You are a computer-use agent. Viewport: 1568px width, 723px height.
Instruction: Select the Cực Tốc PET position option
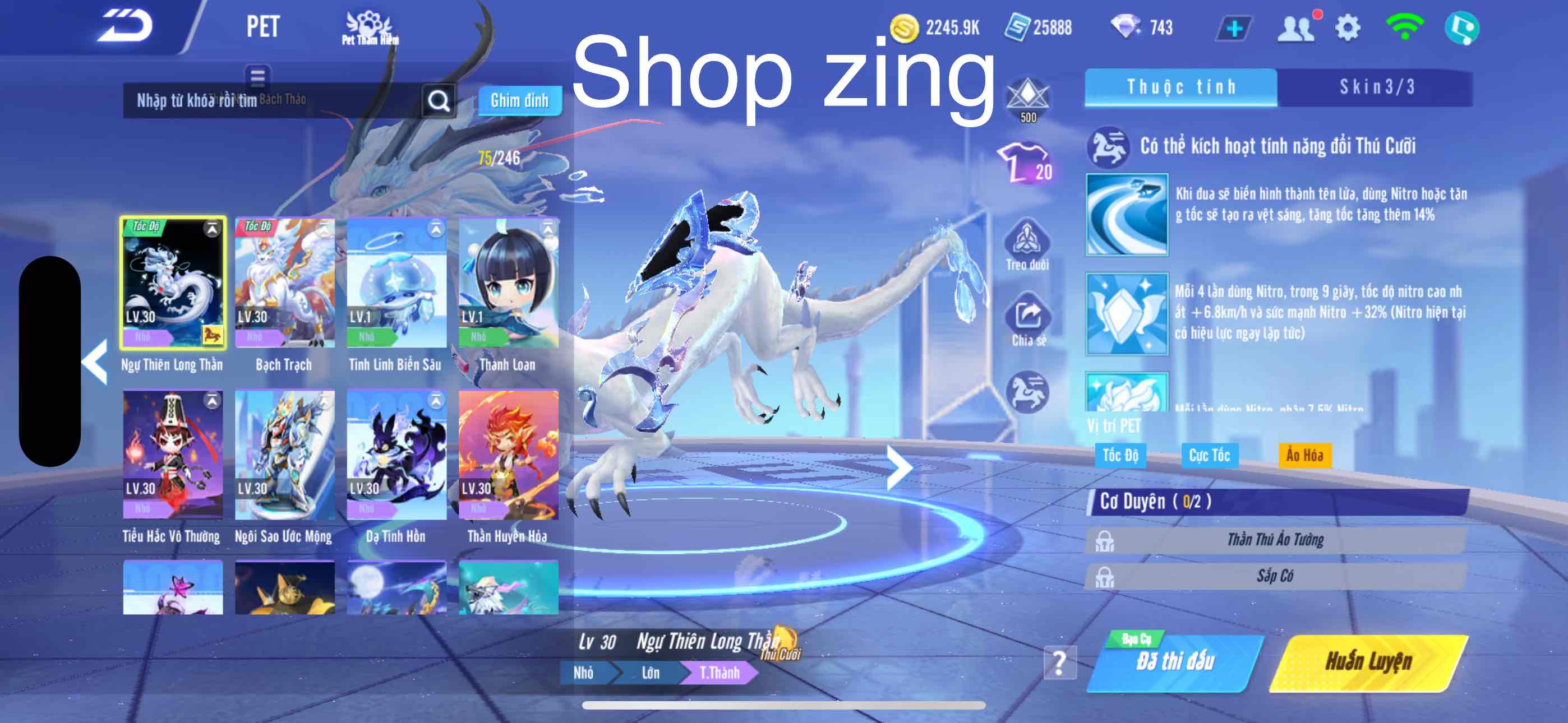(x=1209, y=455)
